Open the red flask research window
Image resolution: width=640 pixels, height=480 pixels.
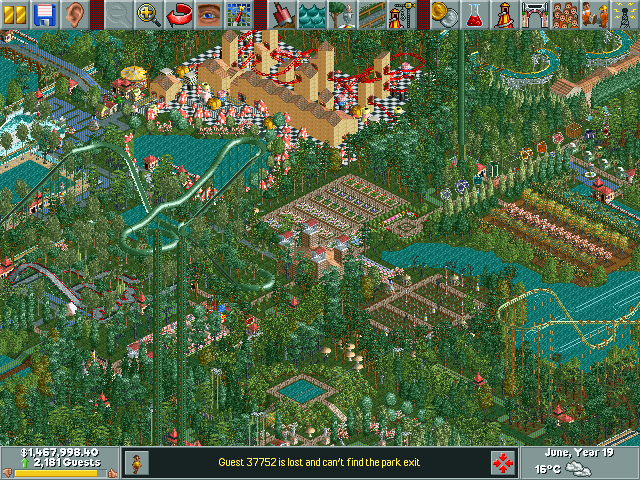point(476,14)
